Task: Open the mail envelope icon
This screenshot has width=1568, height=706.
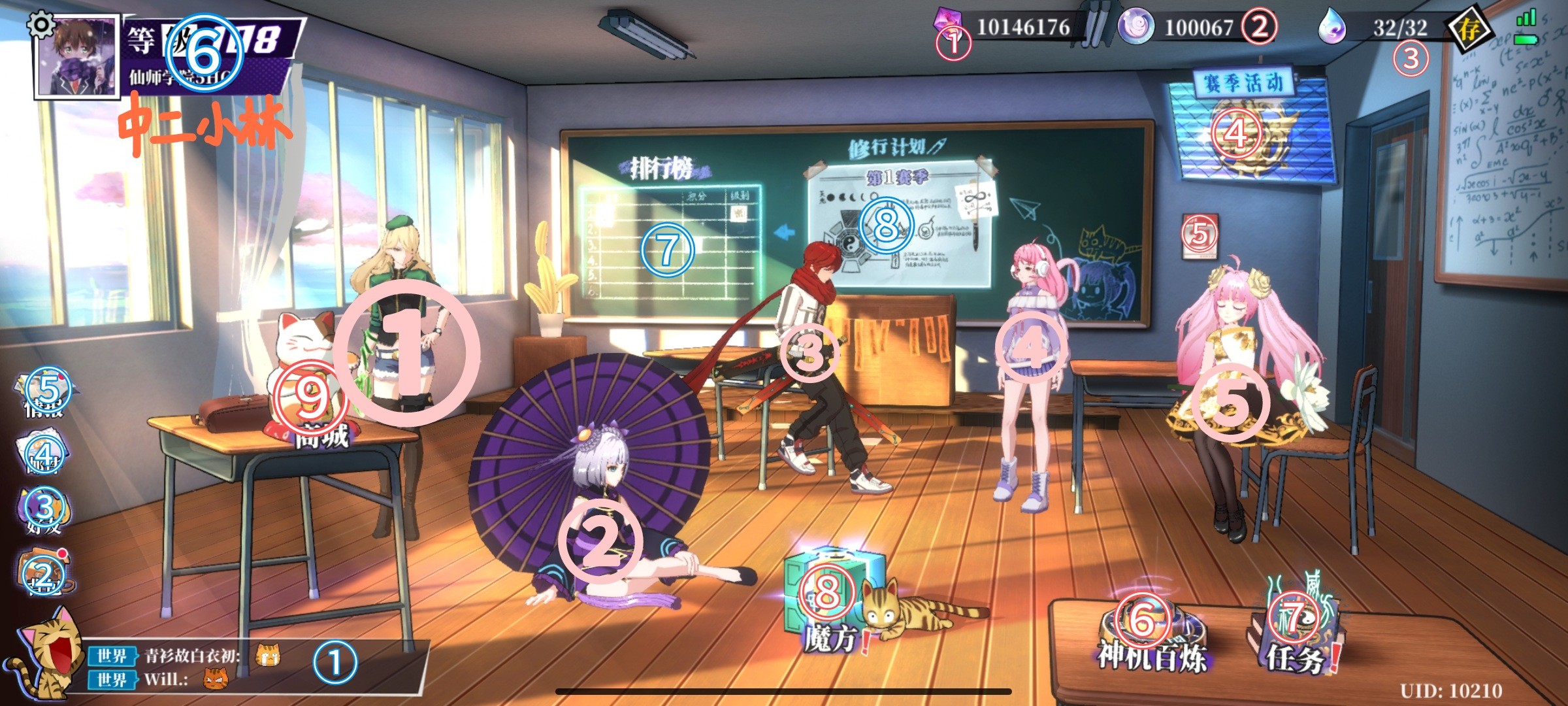Action: pos(43,452)
